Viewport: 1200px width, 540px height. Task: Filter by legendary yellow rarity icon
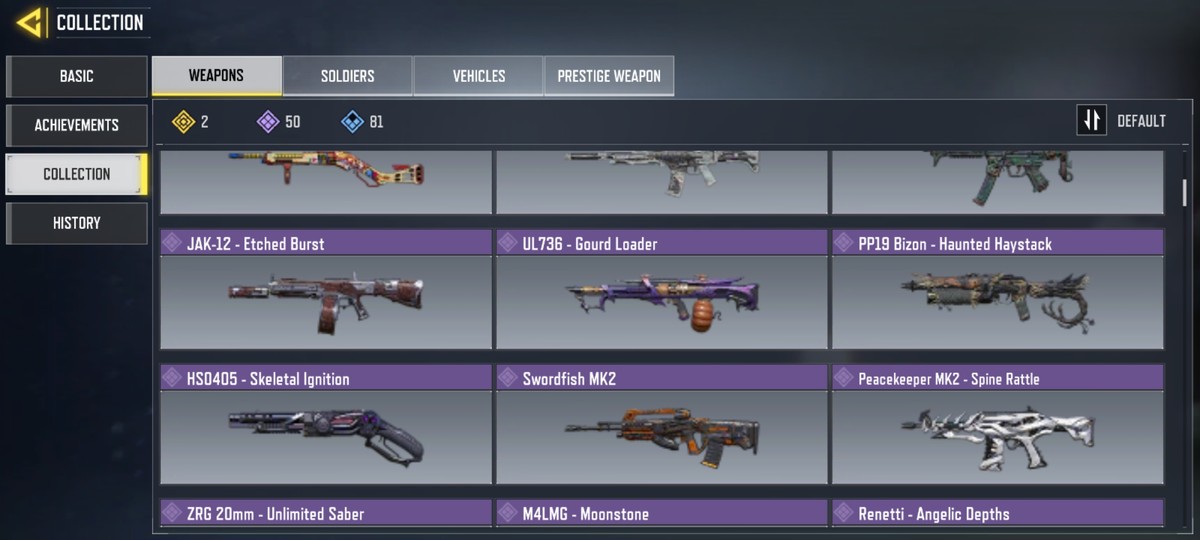point(183,122)
